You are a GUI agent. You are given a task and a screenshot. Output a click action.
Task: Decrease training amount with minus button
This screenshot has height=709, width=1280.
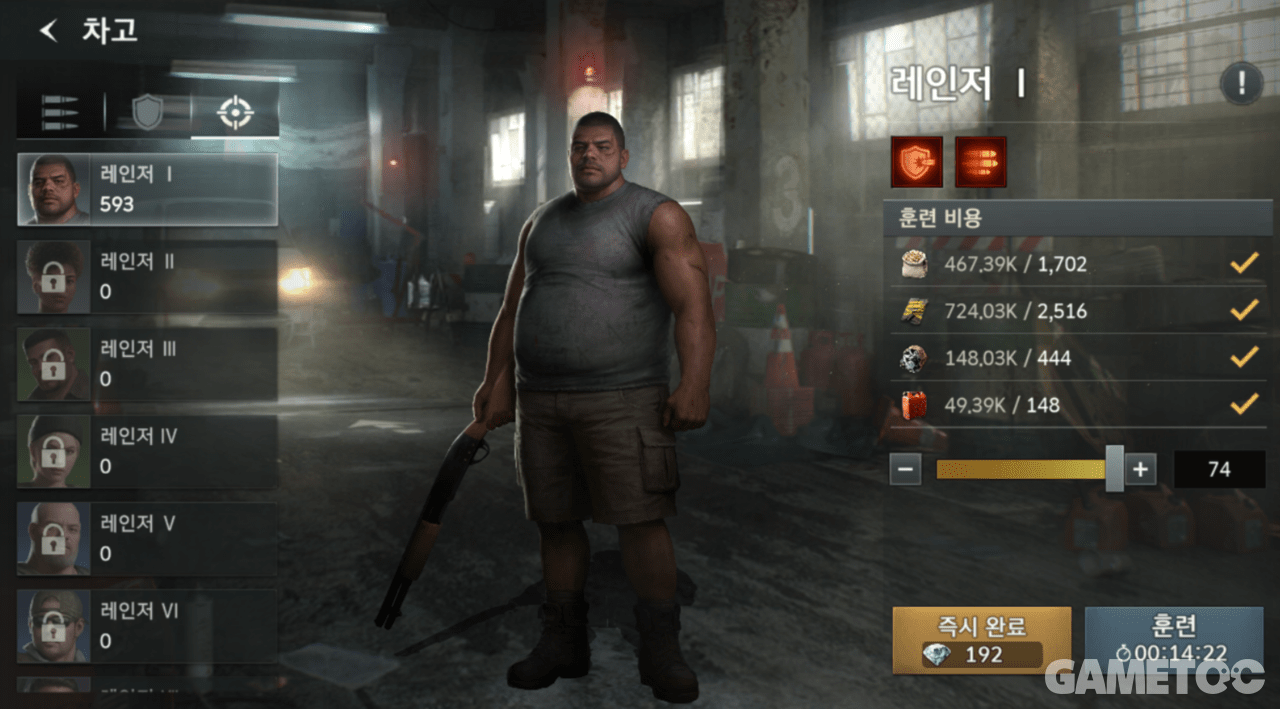[x=905, y=469]
